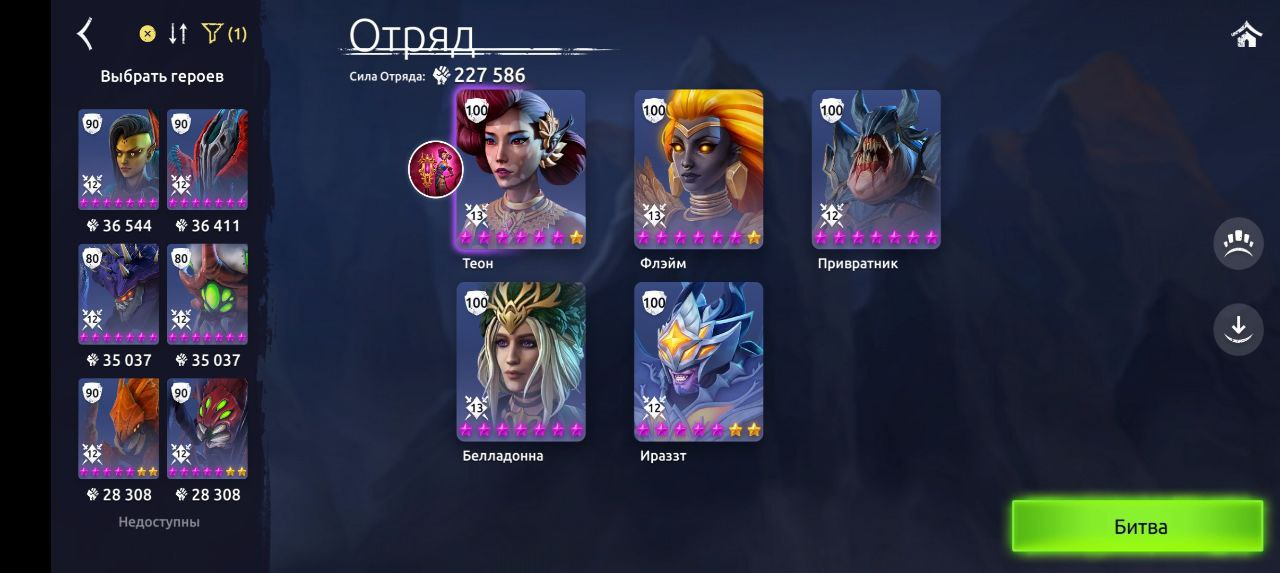Select Теон hero card in squad

521,169
